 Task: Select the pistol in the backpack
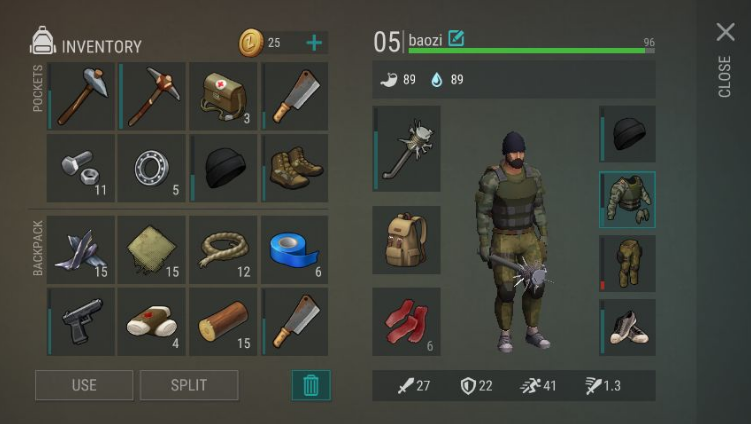coord(80,322)
